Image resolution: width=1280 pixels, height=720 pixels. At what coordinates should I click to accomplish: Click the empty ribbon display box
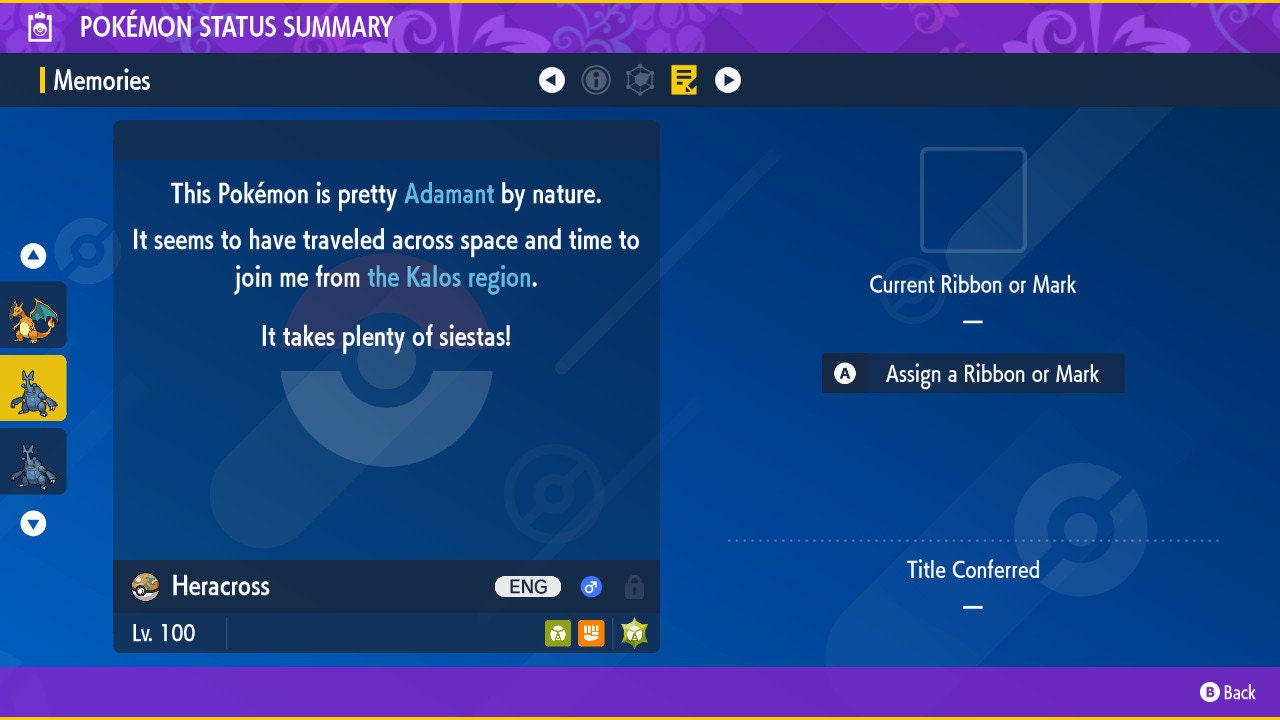973,200
